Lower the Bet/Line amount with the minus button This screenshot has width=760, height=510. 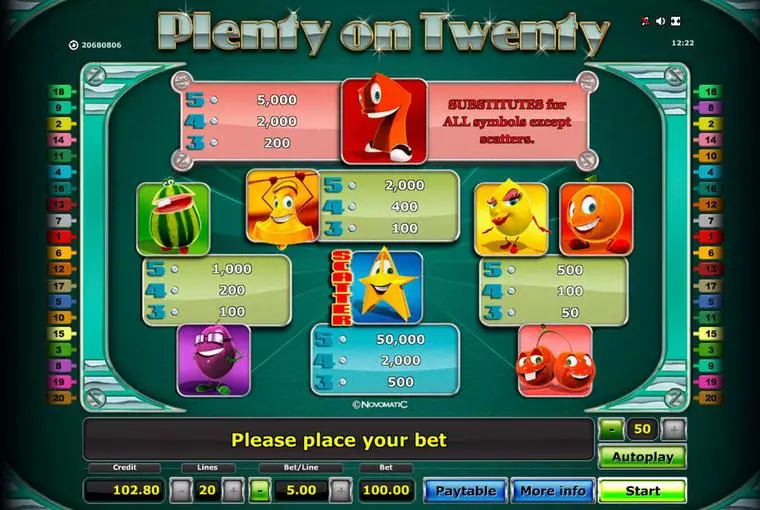coord(259,490)
